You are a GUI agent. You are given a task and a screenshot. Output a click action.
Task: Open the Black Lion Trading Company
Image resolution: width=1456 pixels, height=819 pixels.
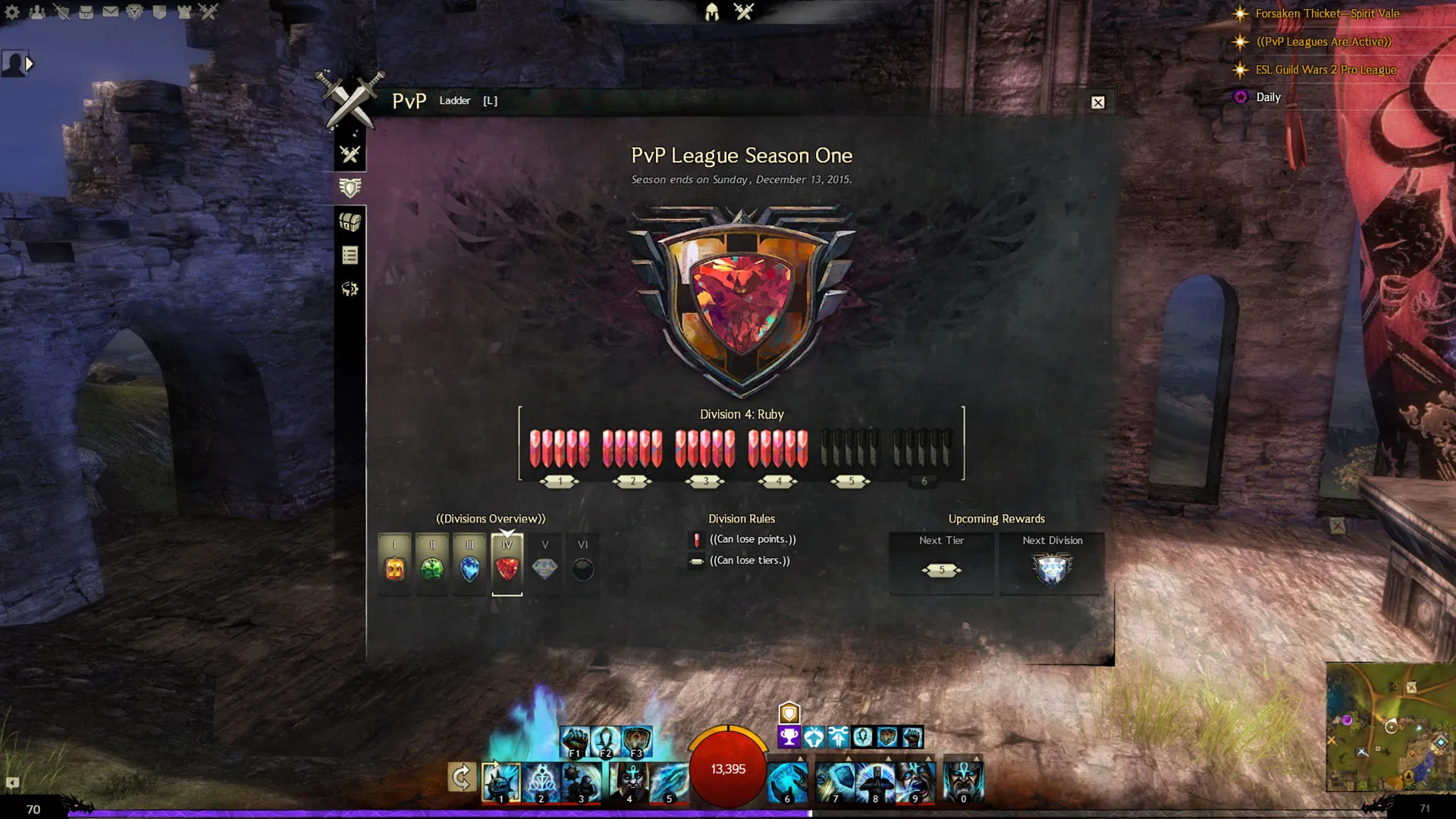[134, 11]
